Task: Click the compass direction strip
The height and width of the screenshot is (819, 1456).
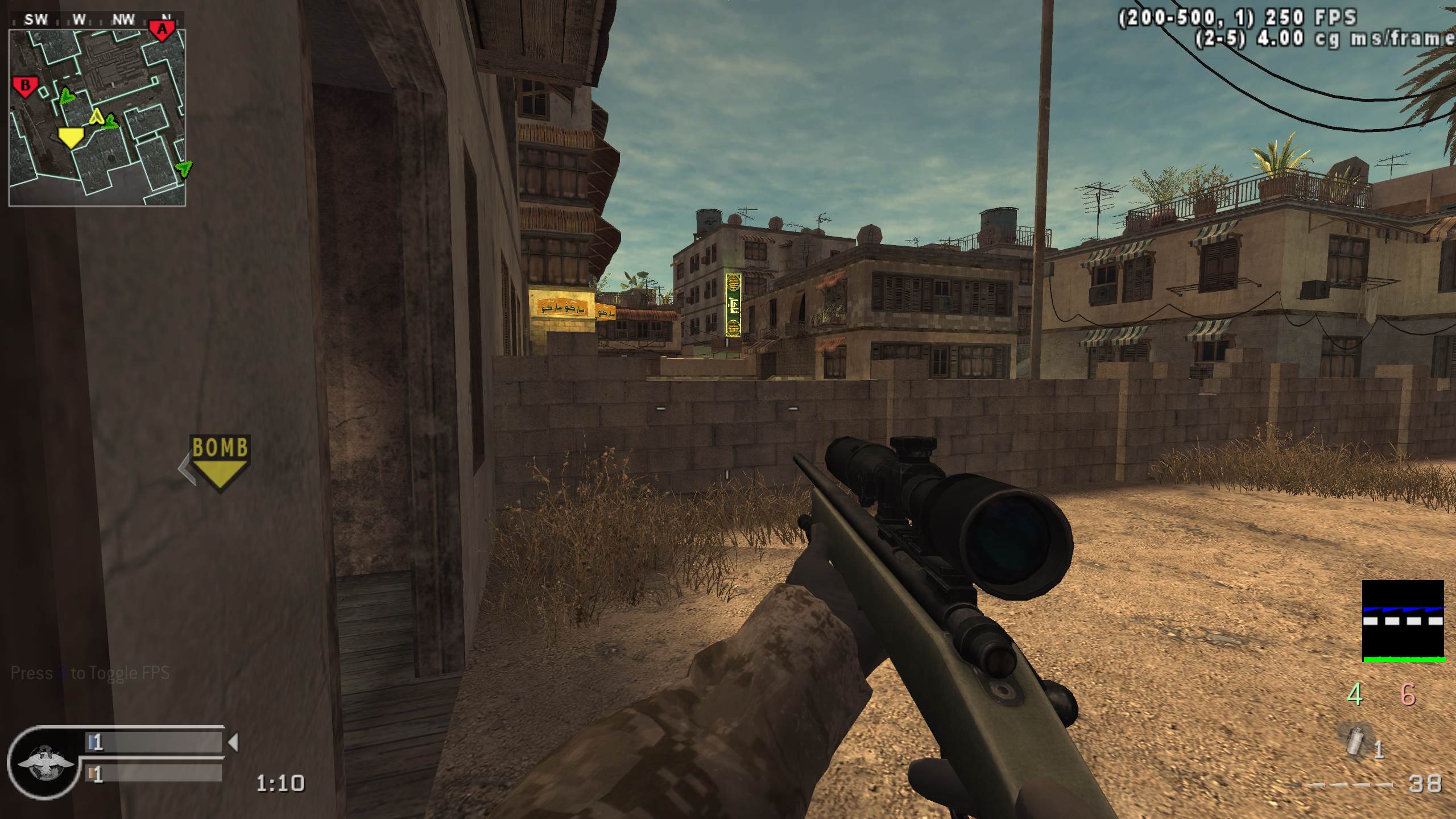Action: [97, 20]
